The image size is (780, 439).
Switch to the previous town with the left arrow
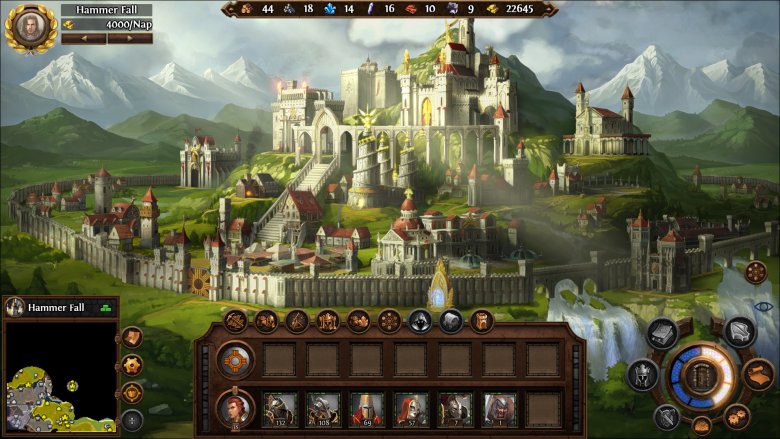point(83,39)
